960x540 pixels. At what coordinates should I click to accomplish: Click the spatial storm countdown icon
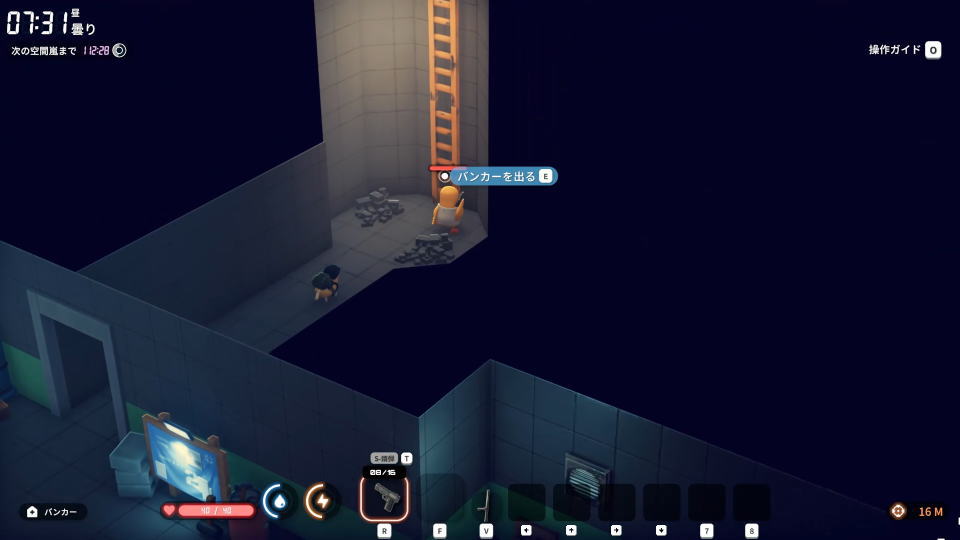coord(119,50)
